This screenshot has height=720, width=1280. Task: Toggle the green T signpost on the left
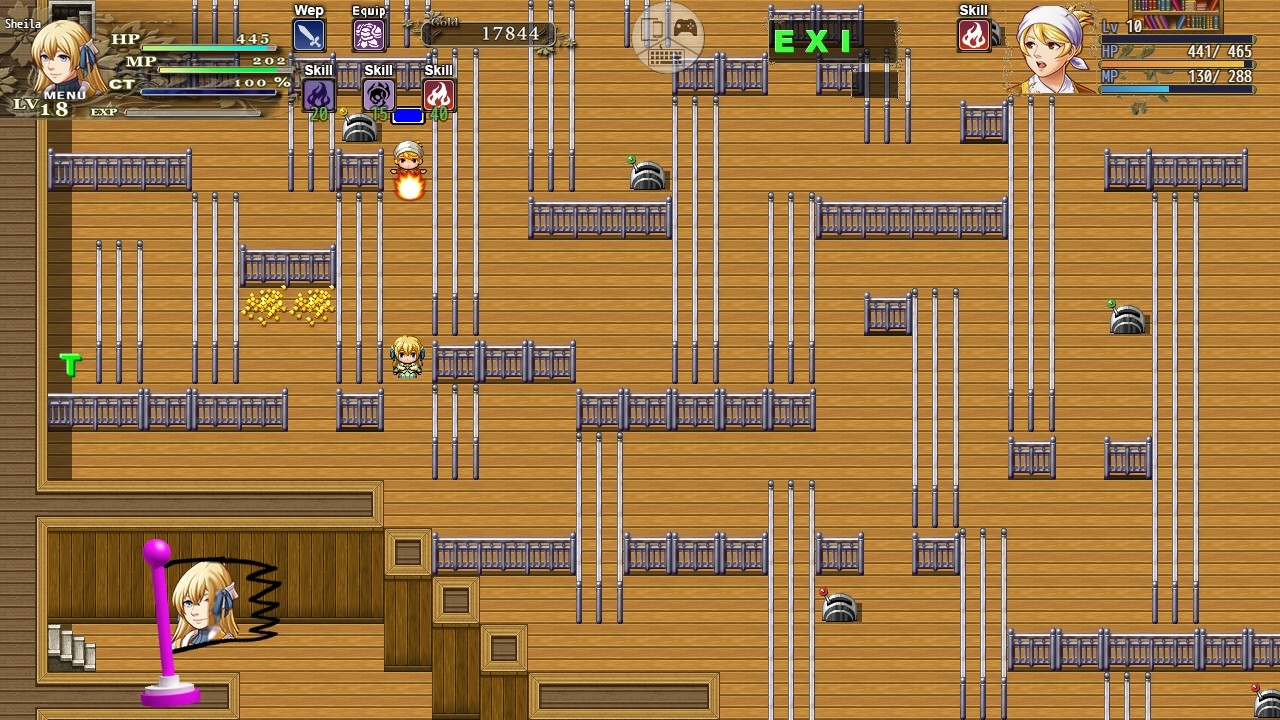(x=69, y=365)
